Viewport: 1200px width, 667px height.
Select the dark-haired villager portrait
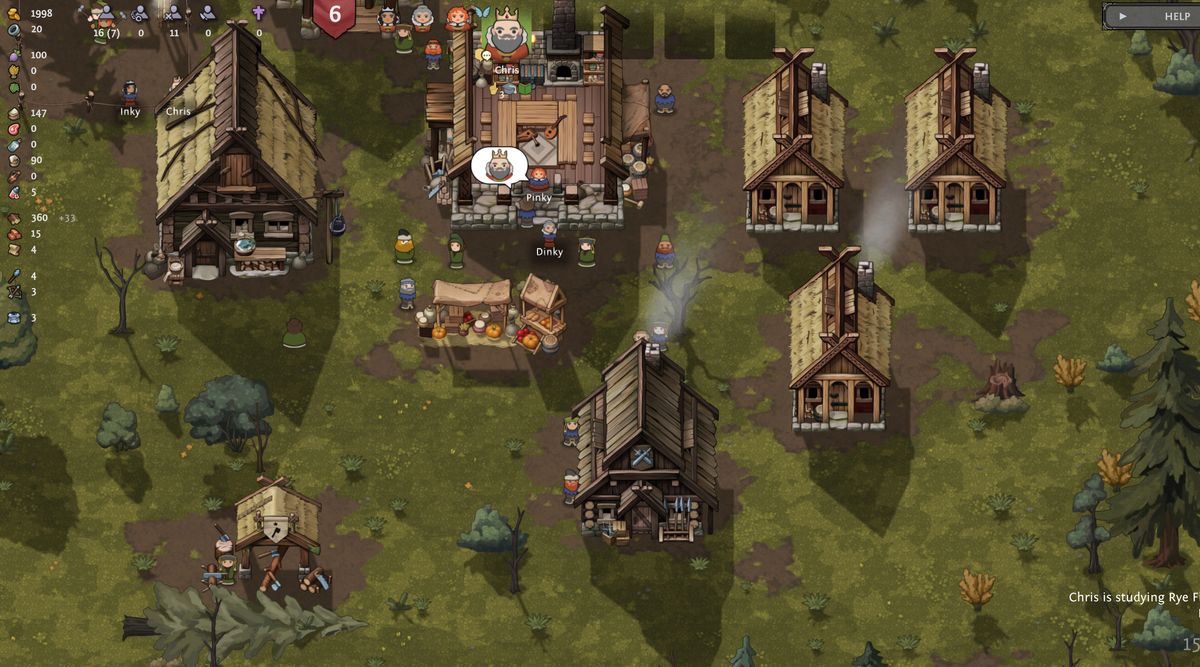[x=387, y=17]
